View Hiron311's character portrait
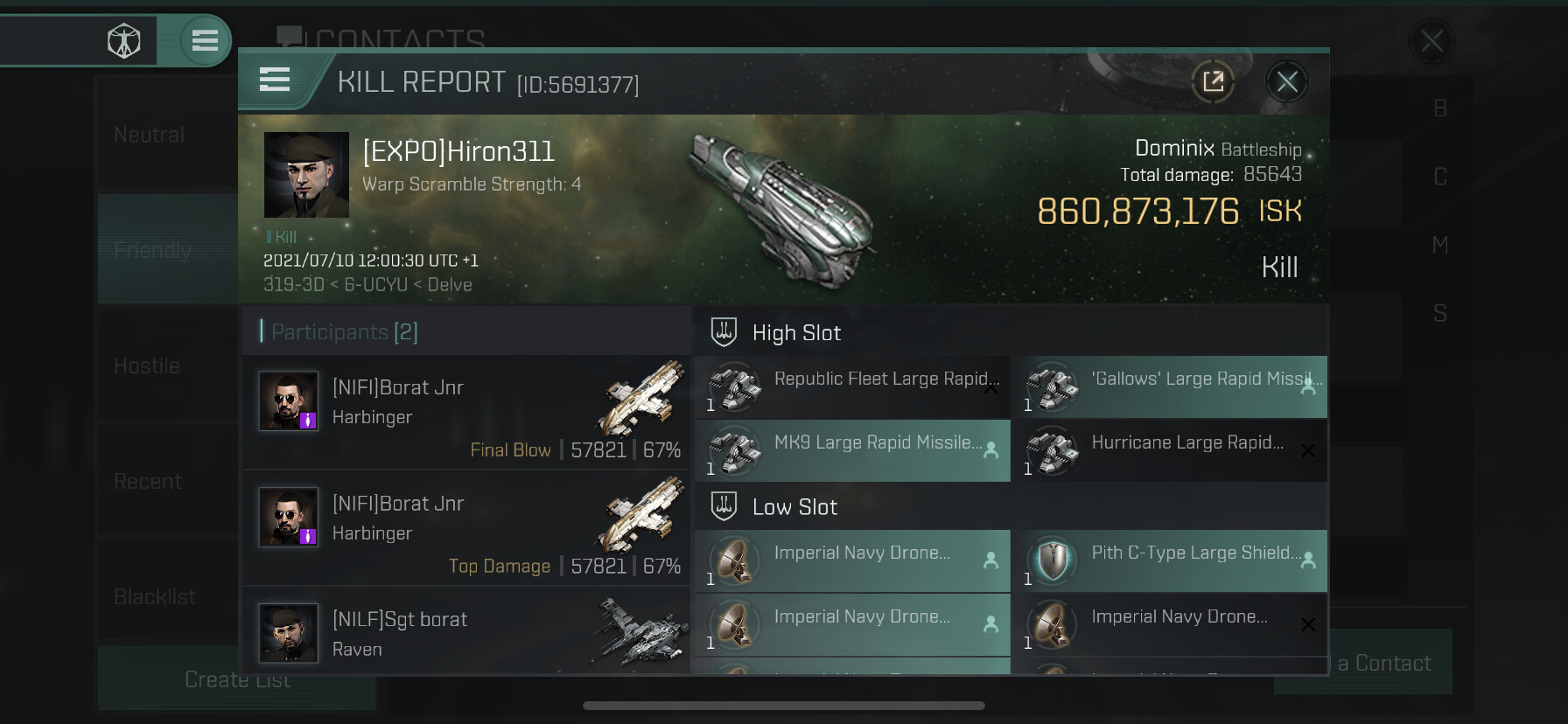1568x724 pixels. 306,175
